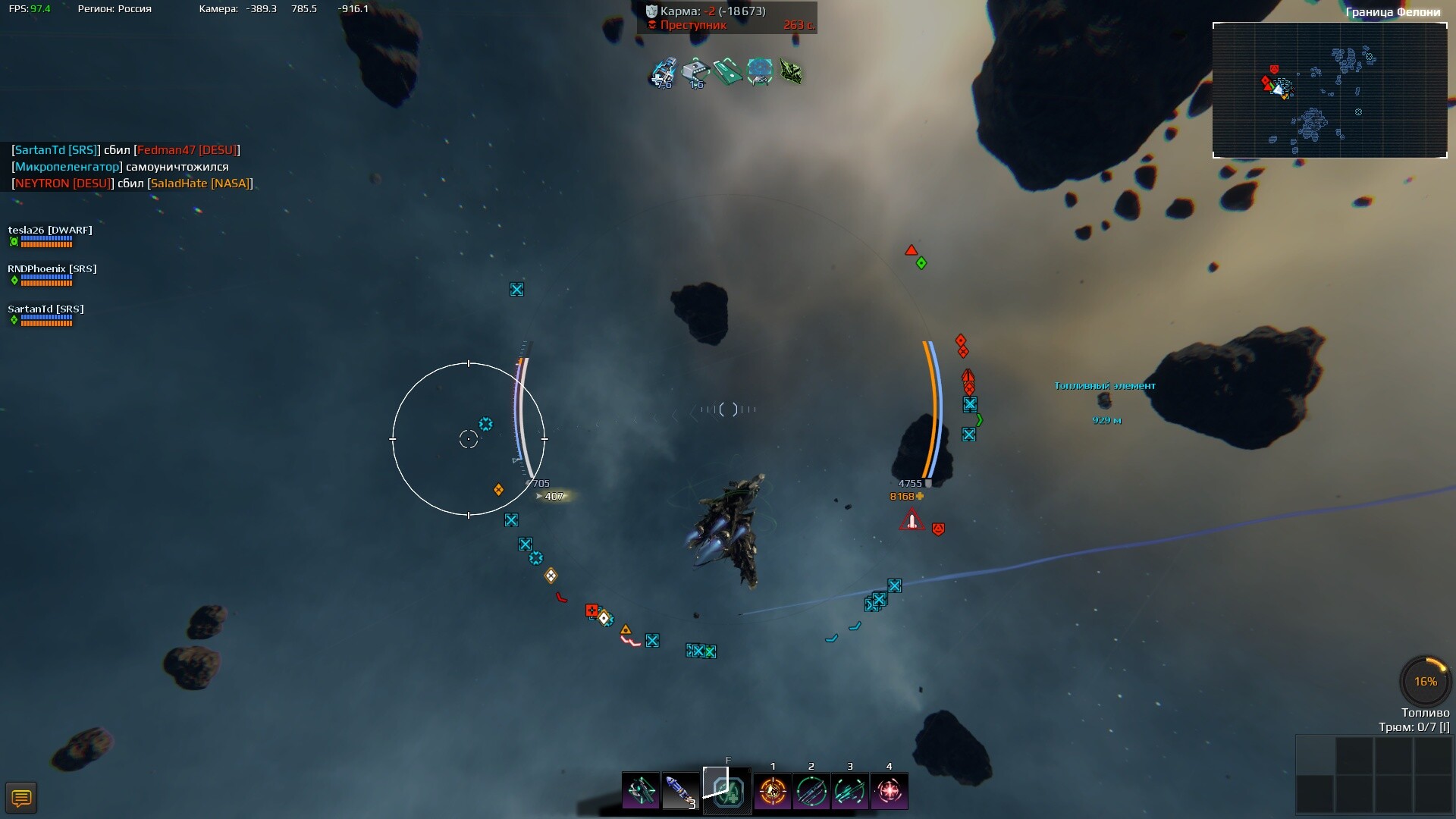Click the Граница Фелони minimap
Image resolution: width=1456 pixels, height=819 pixels.
1329,90
